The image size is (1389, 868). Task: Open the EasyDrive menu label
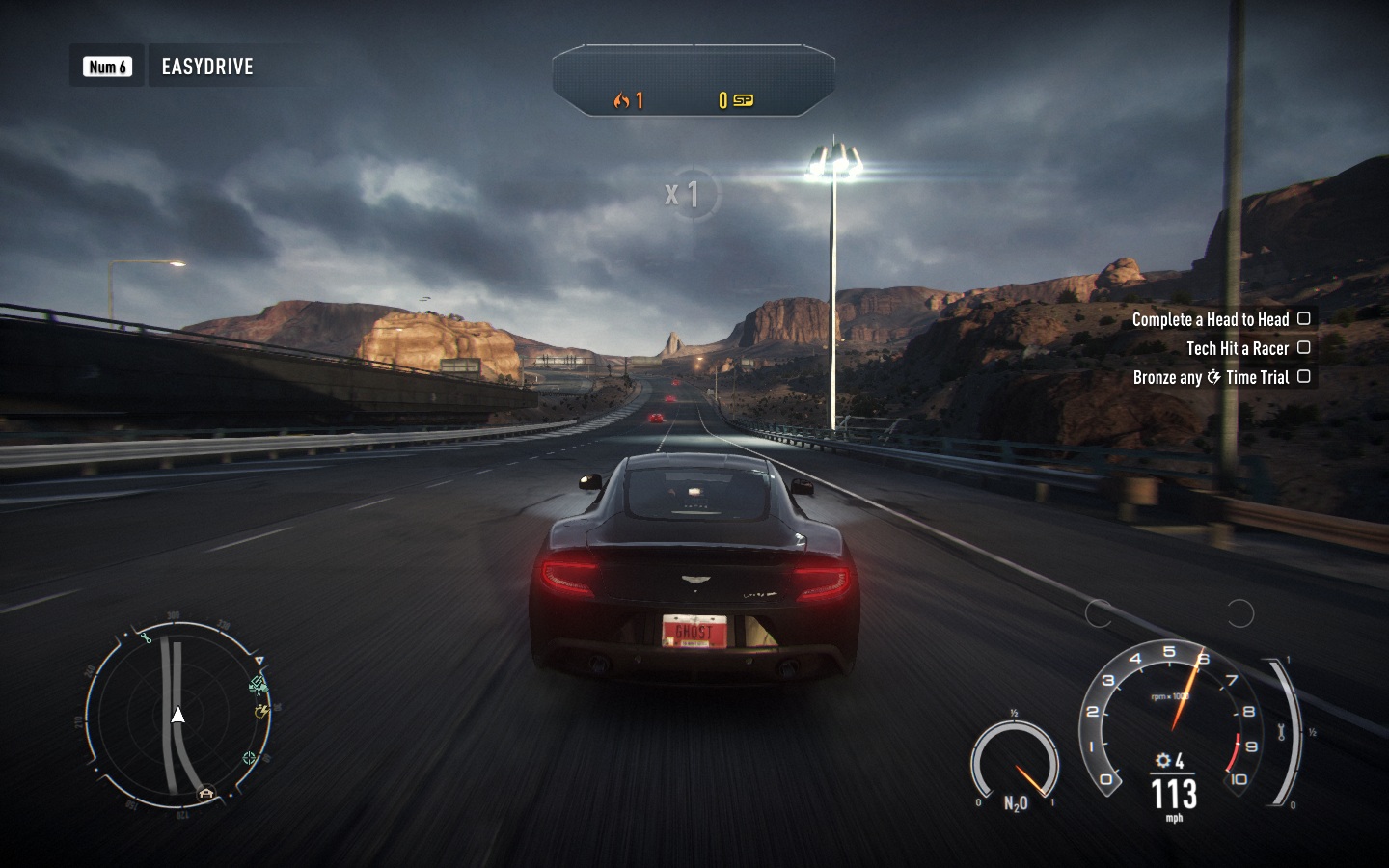pos(206,67)
